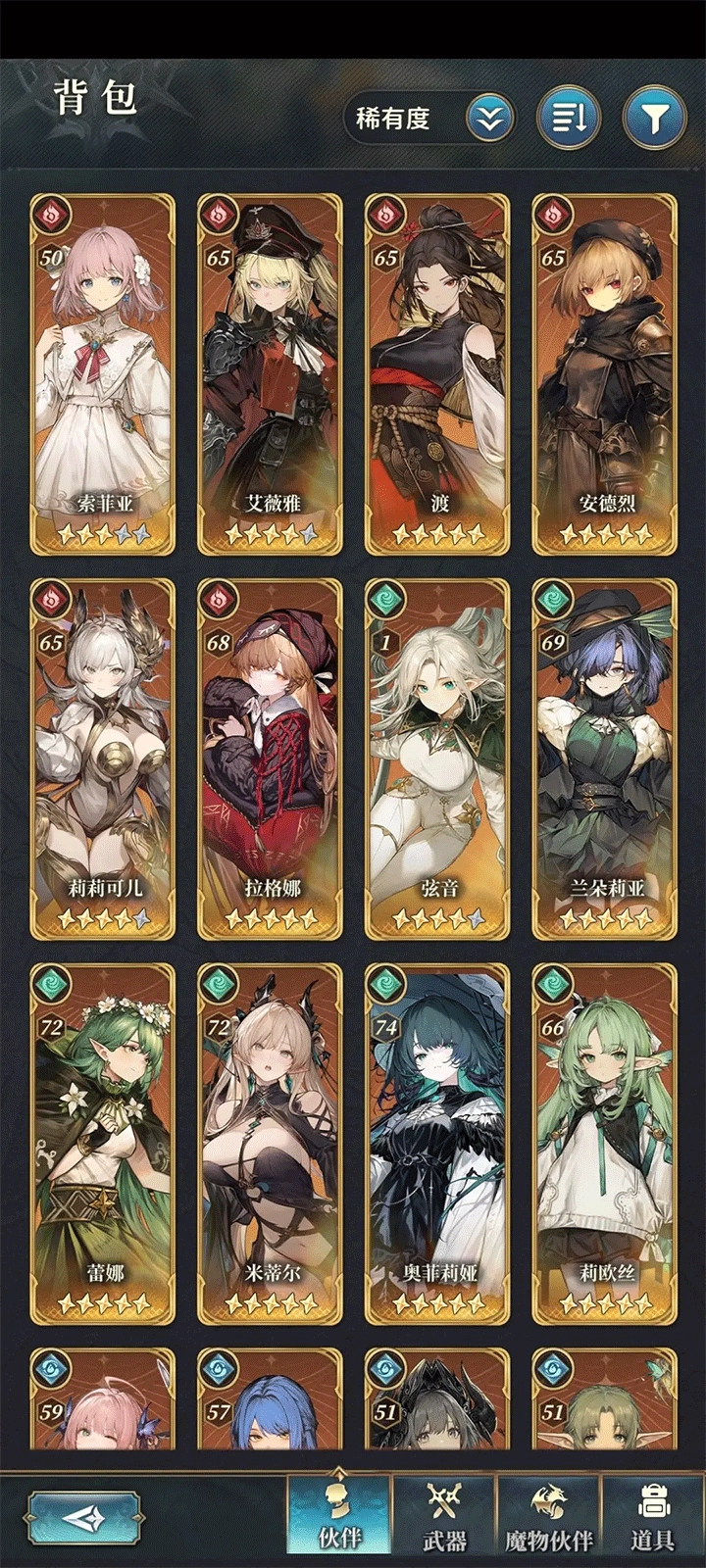Switch to the 伙伴 tab
Image resolution: width=706 pixels, height=1568 pixels.
(339, 1517)
